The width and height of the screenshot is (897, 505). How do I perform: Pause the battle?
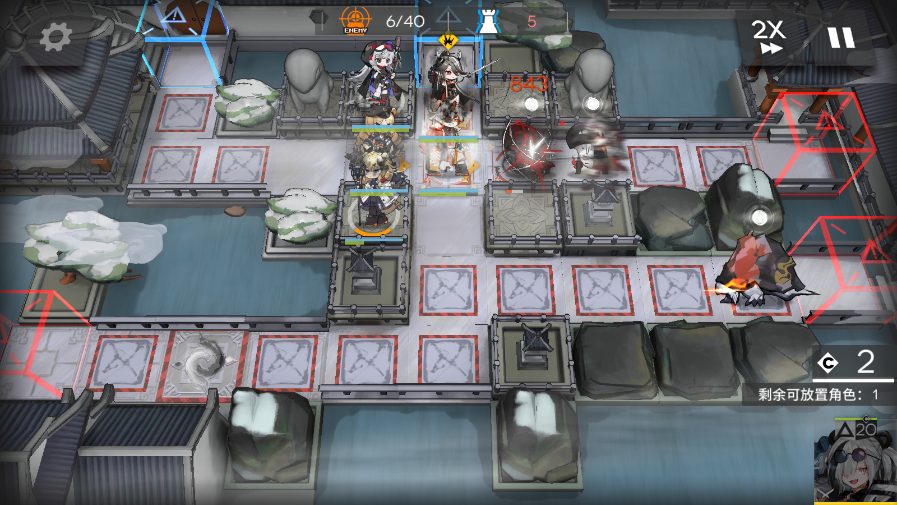point(841,38)
